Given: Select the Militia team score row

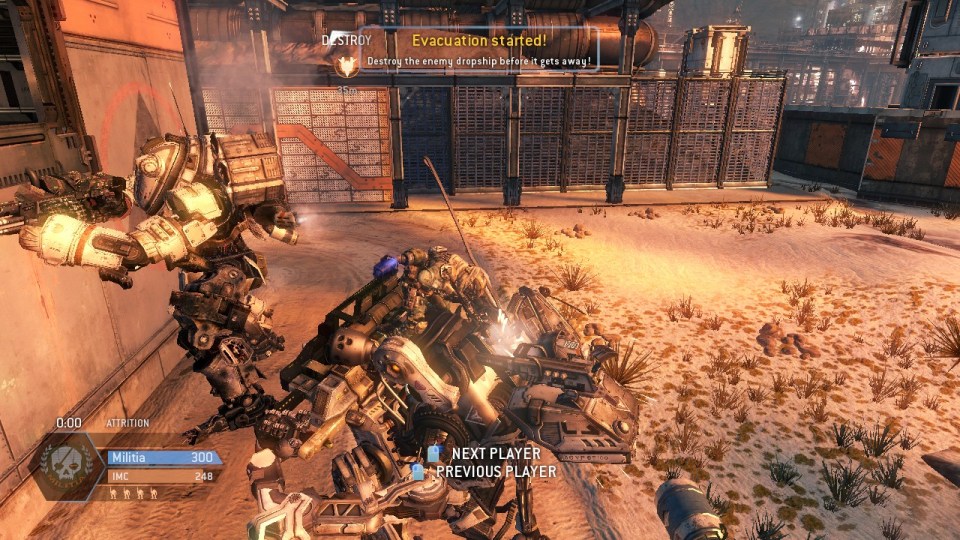Looking at the screenshot, I should (x=163, y=458).
